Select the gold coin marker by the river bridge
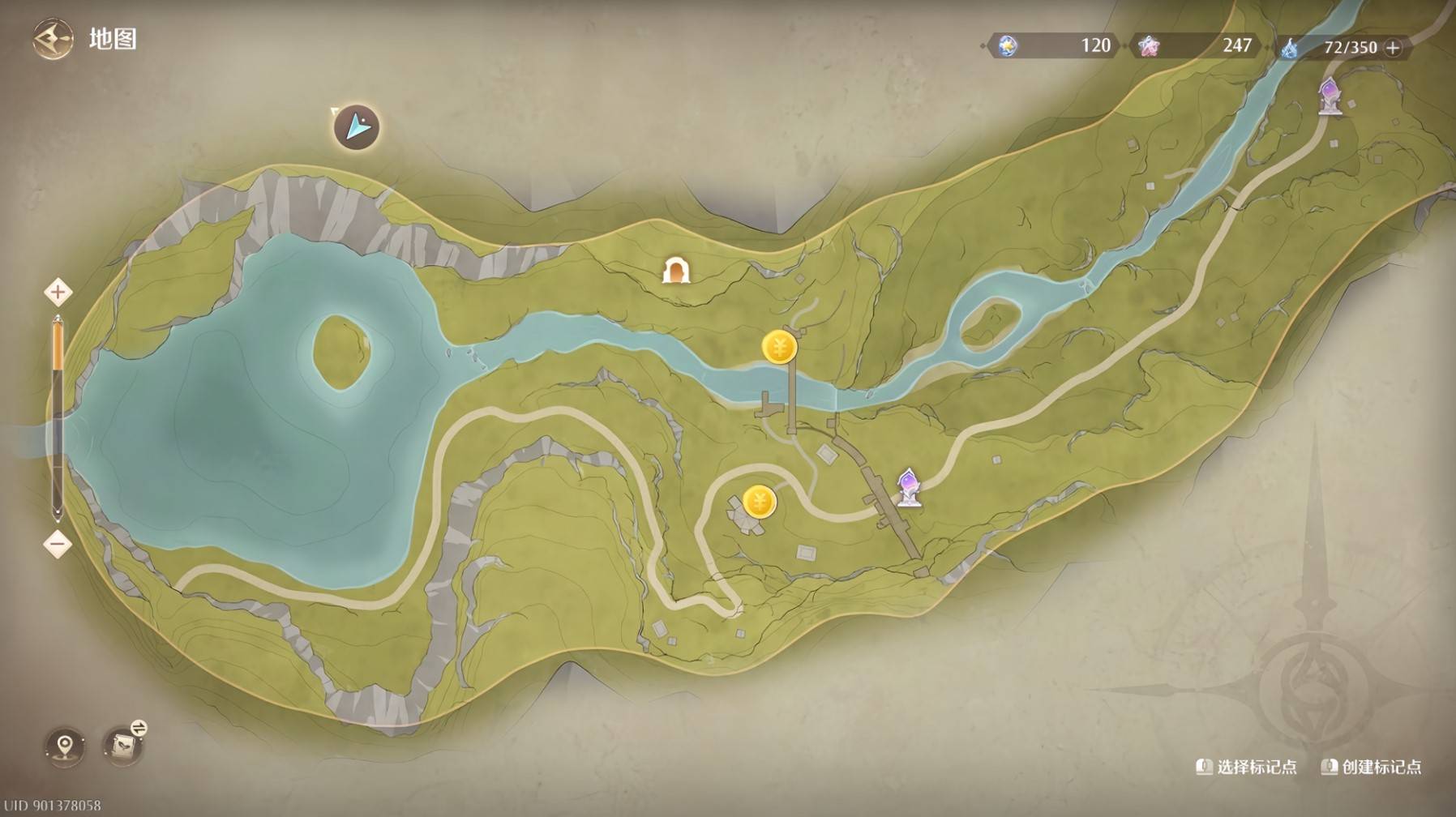This screenshot has height=817, width=1456. [x=779, y=348]
